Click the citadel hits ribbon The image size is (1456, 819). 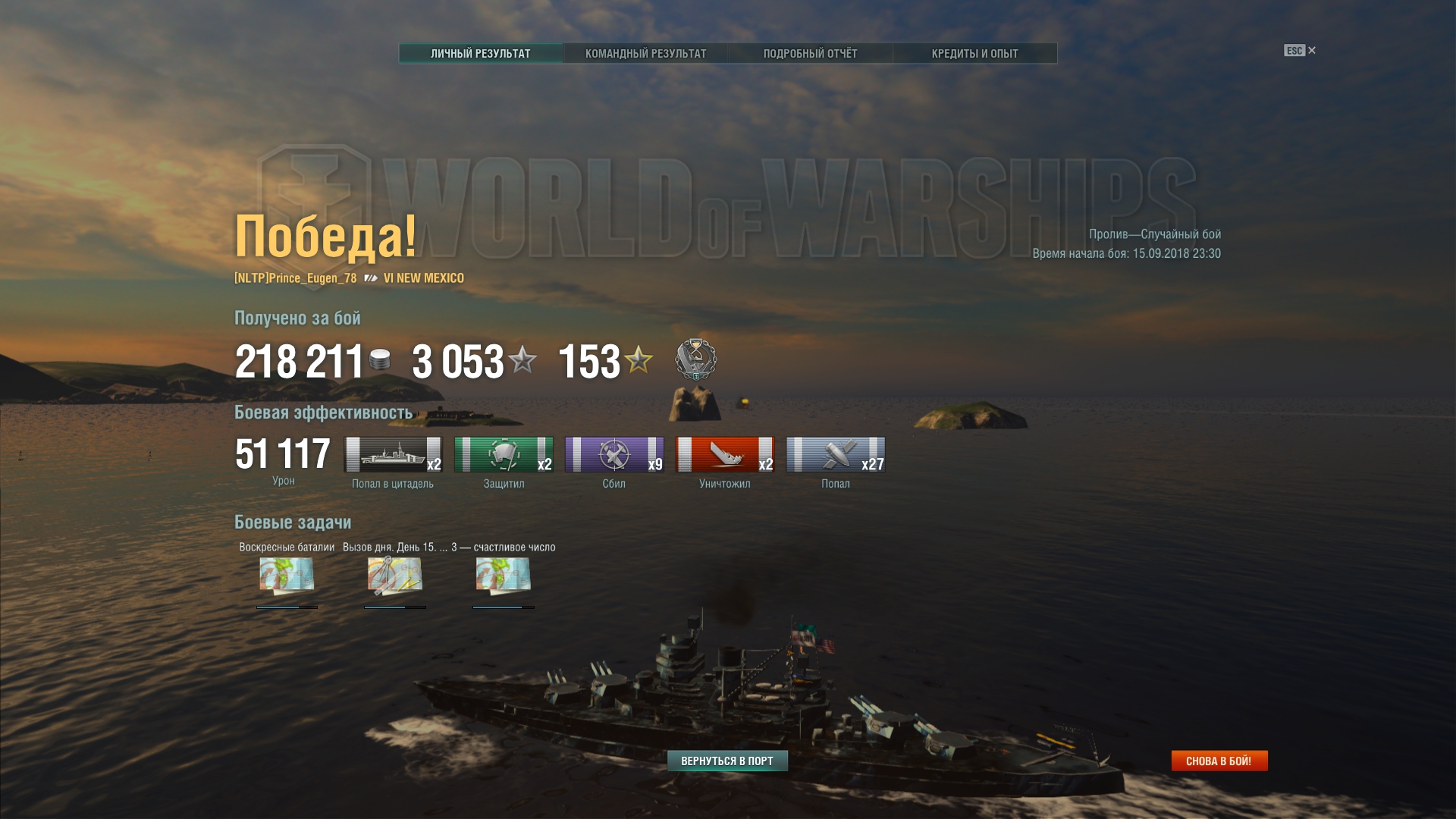pyautogui.click(x=393, y=454)
